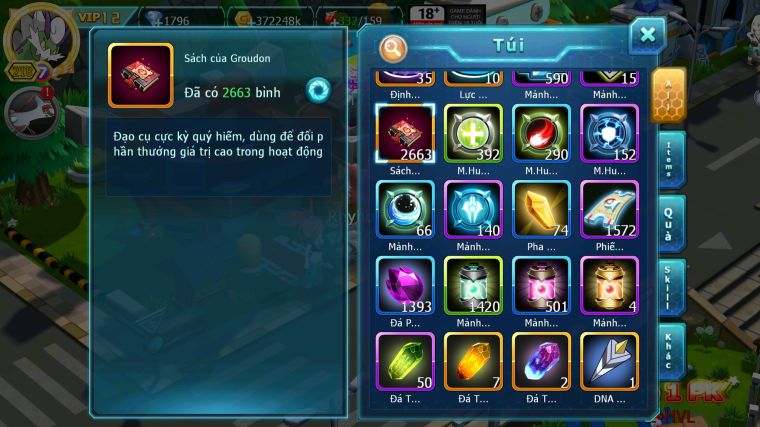Click the blue swirl button beside item count
This screenshot has width=760, height=427.
pos(318,89)
